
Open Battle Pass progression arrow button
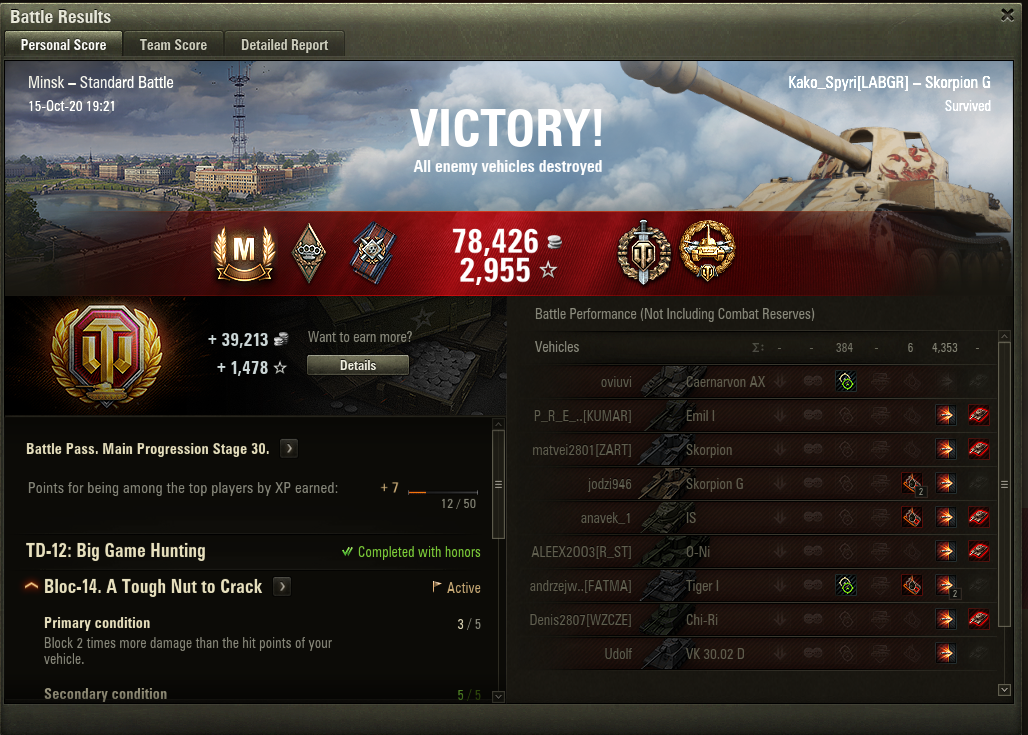pos(289,449)
